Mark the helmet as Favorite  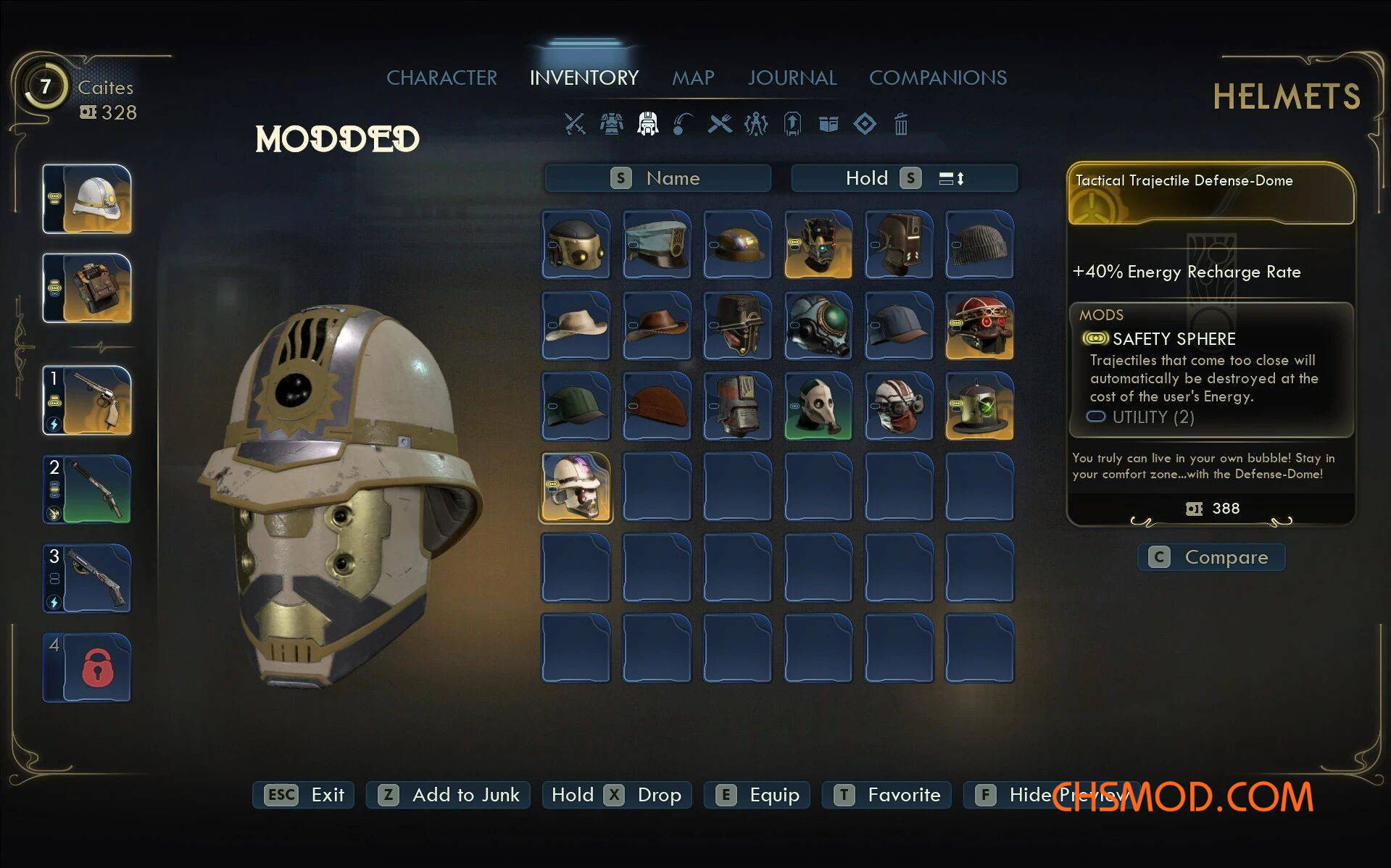pos(886,795)
